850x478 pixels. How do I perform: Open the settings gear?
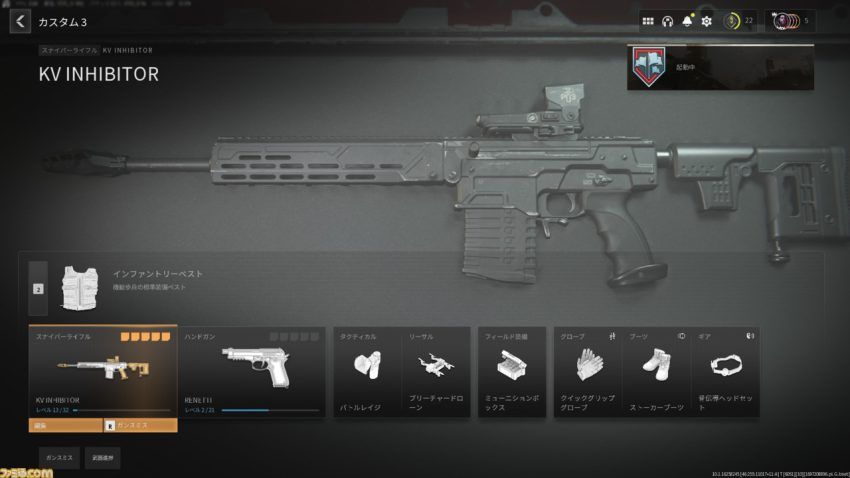(706, 21)
